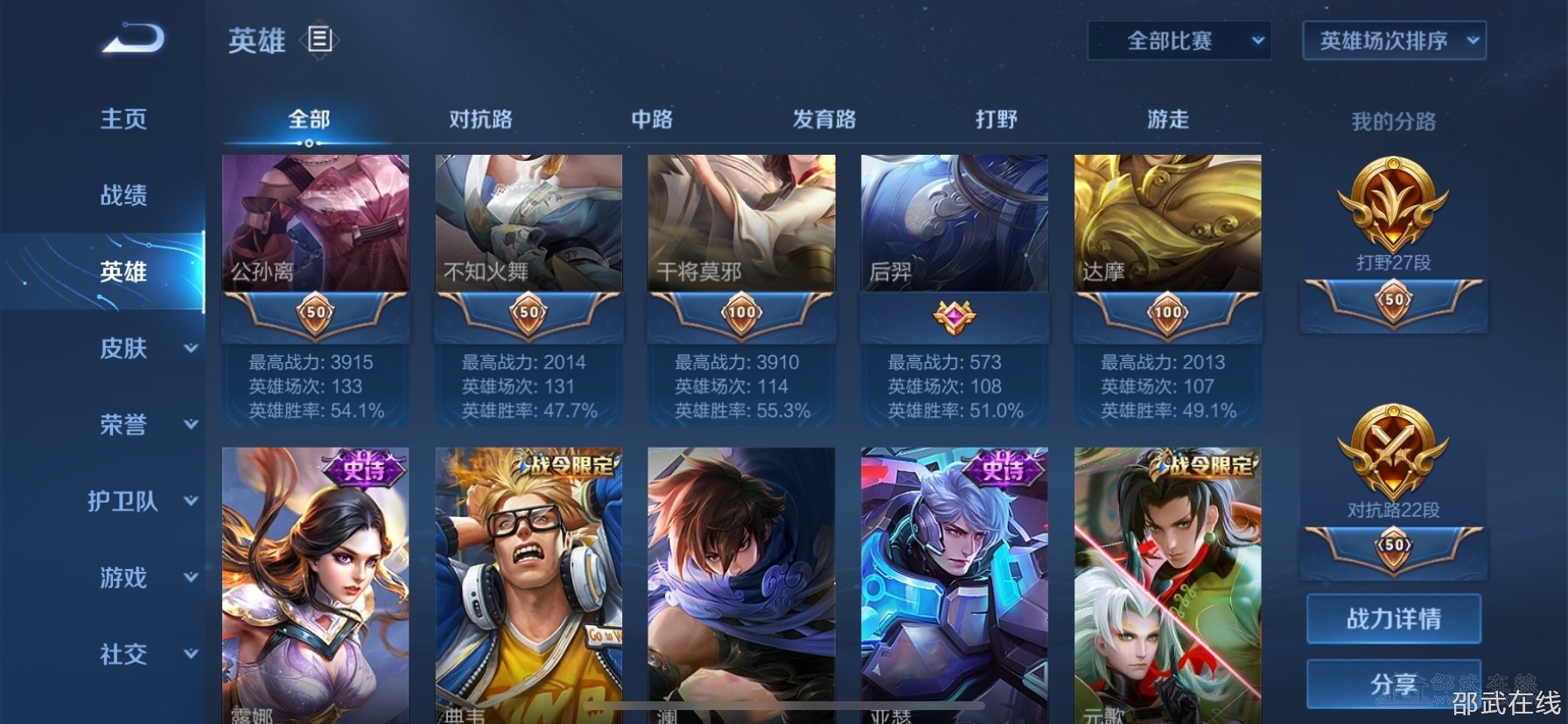
Task: Open the 战力详情 power details
Action: (1393, 619)
